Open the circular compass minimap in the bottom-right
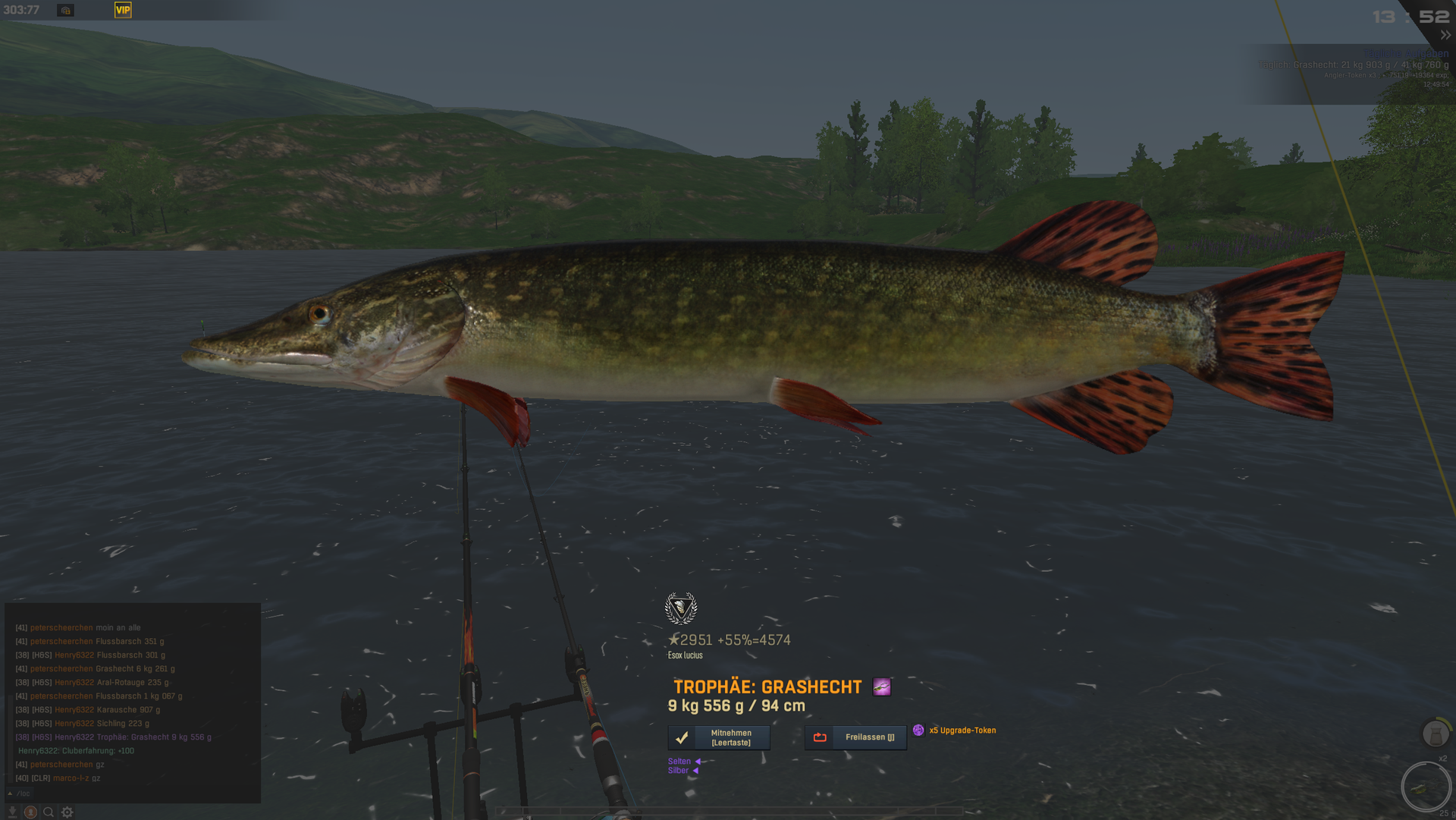Viewport: 1456px width, 820px height. point(1426,787)
